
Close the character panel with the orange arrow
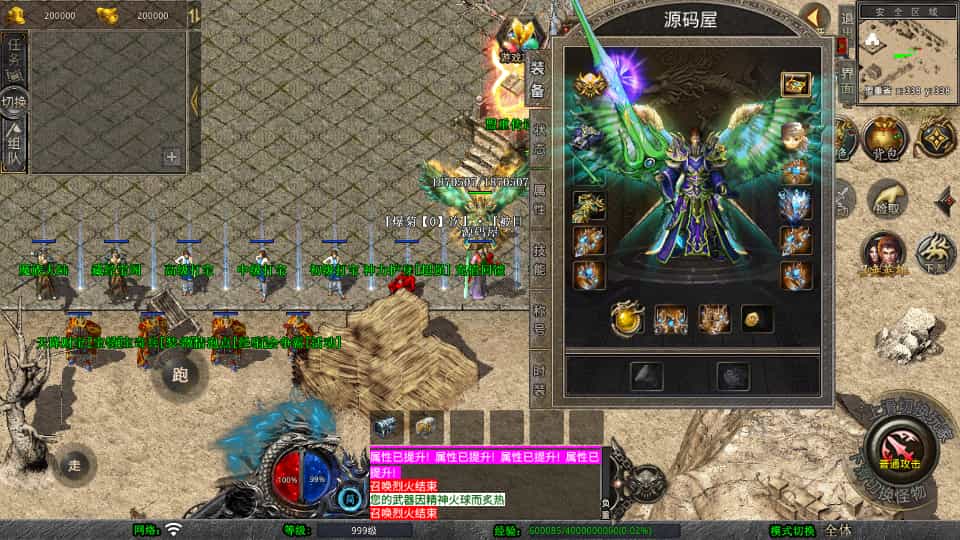tap(815, 17)
